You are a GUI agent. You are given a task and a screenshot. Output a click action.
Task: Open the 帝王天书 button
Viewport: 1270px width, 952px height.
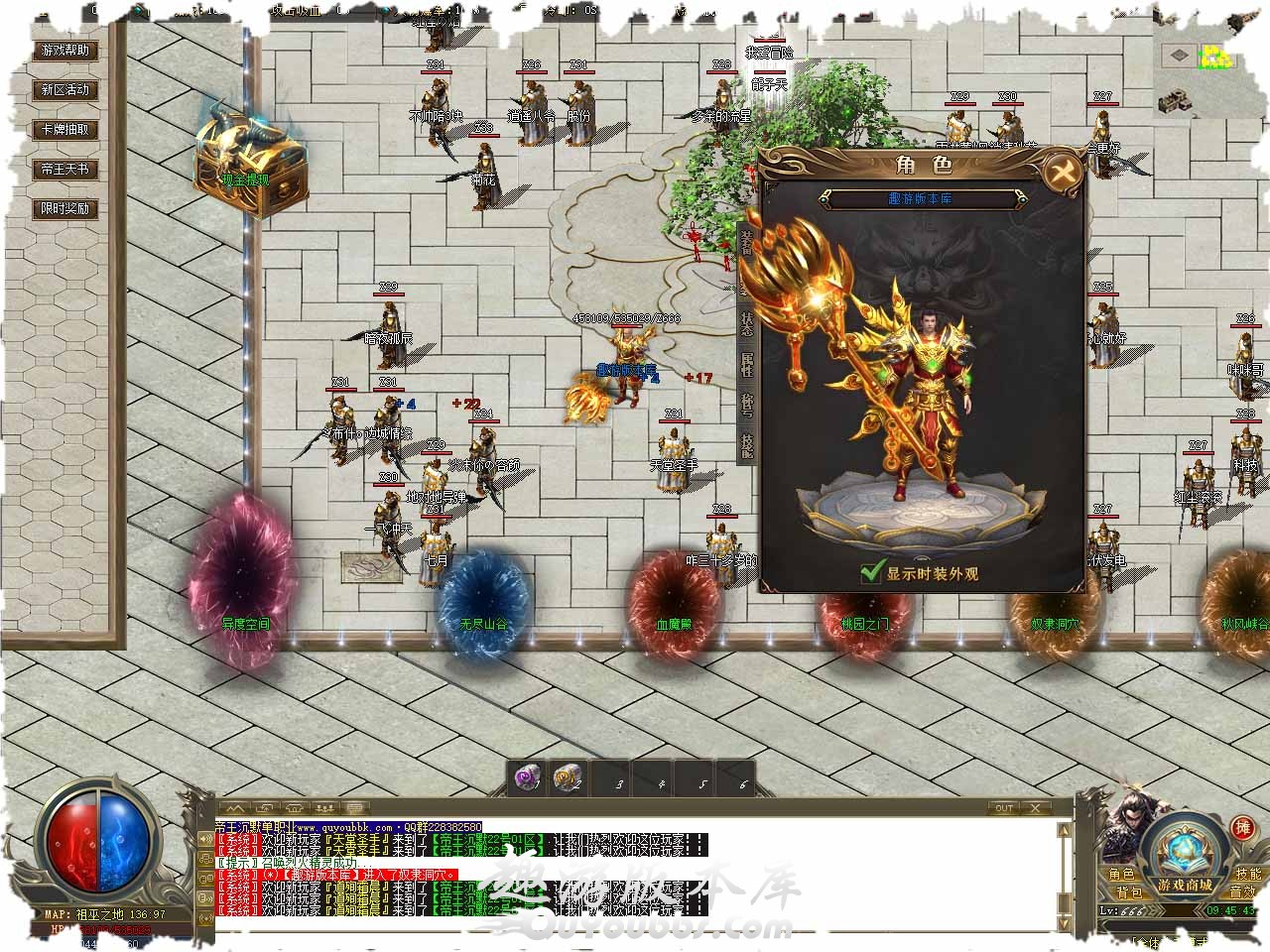65,169
